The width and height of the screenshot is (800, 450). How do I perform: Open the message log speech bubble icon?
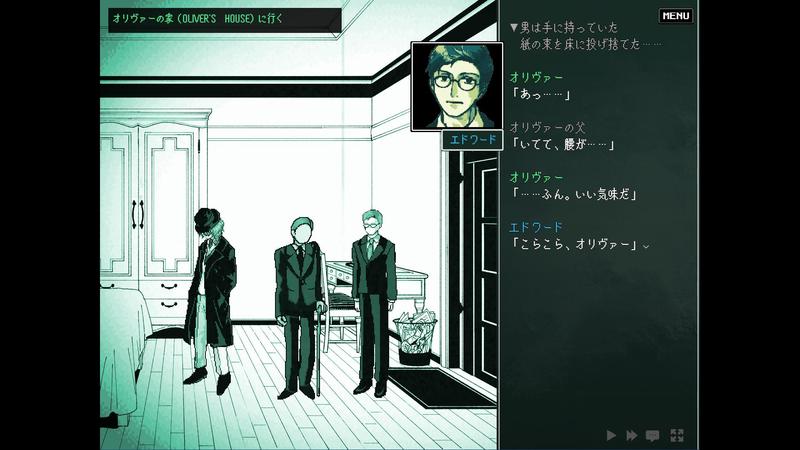pos(653,435)
